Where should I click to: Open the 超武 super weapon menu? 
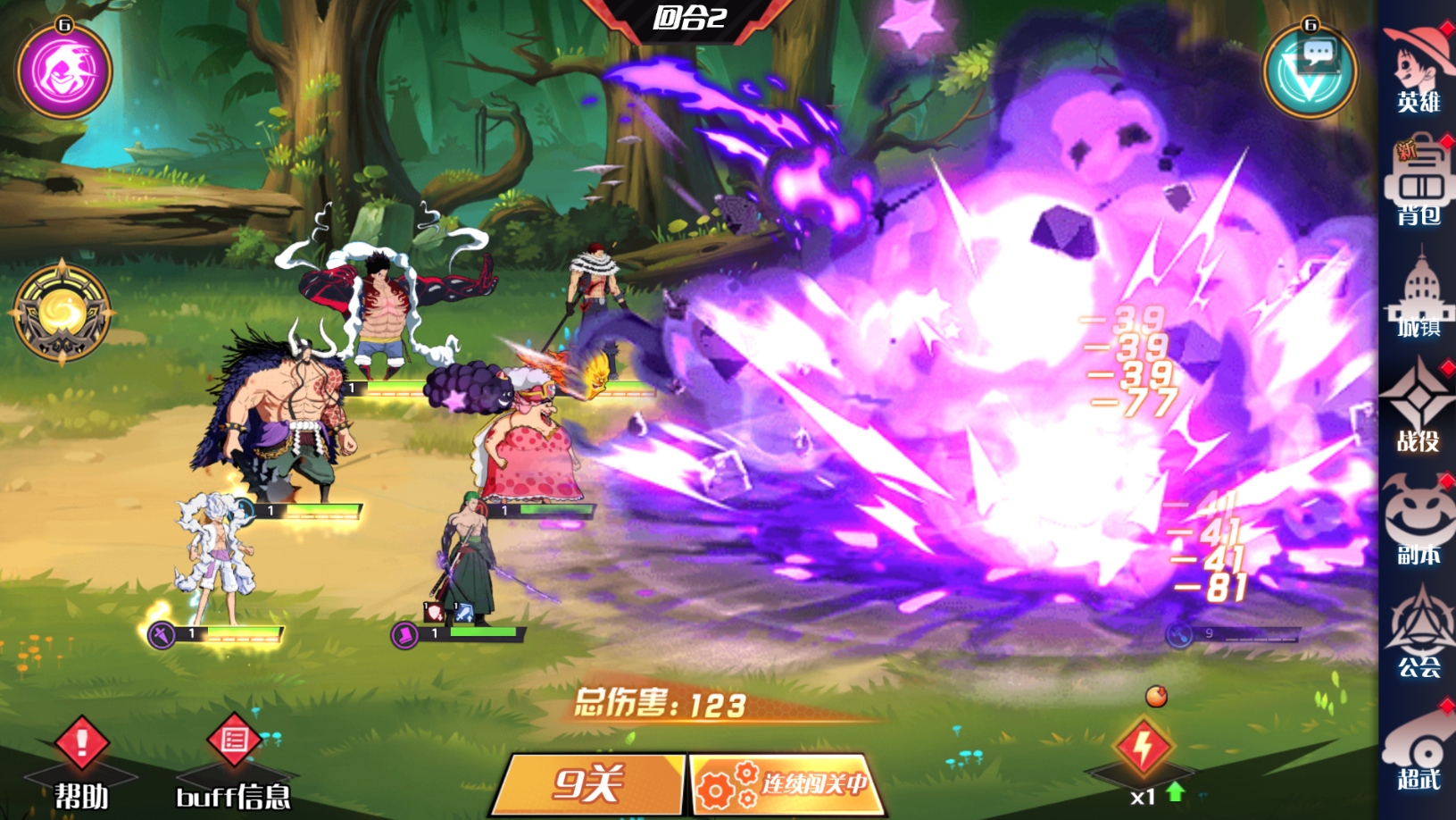coord(1418,750)
